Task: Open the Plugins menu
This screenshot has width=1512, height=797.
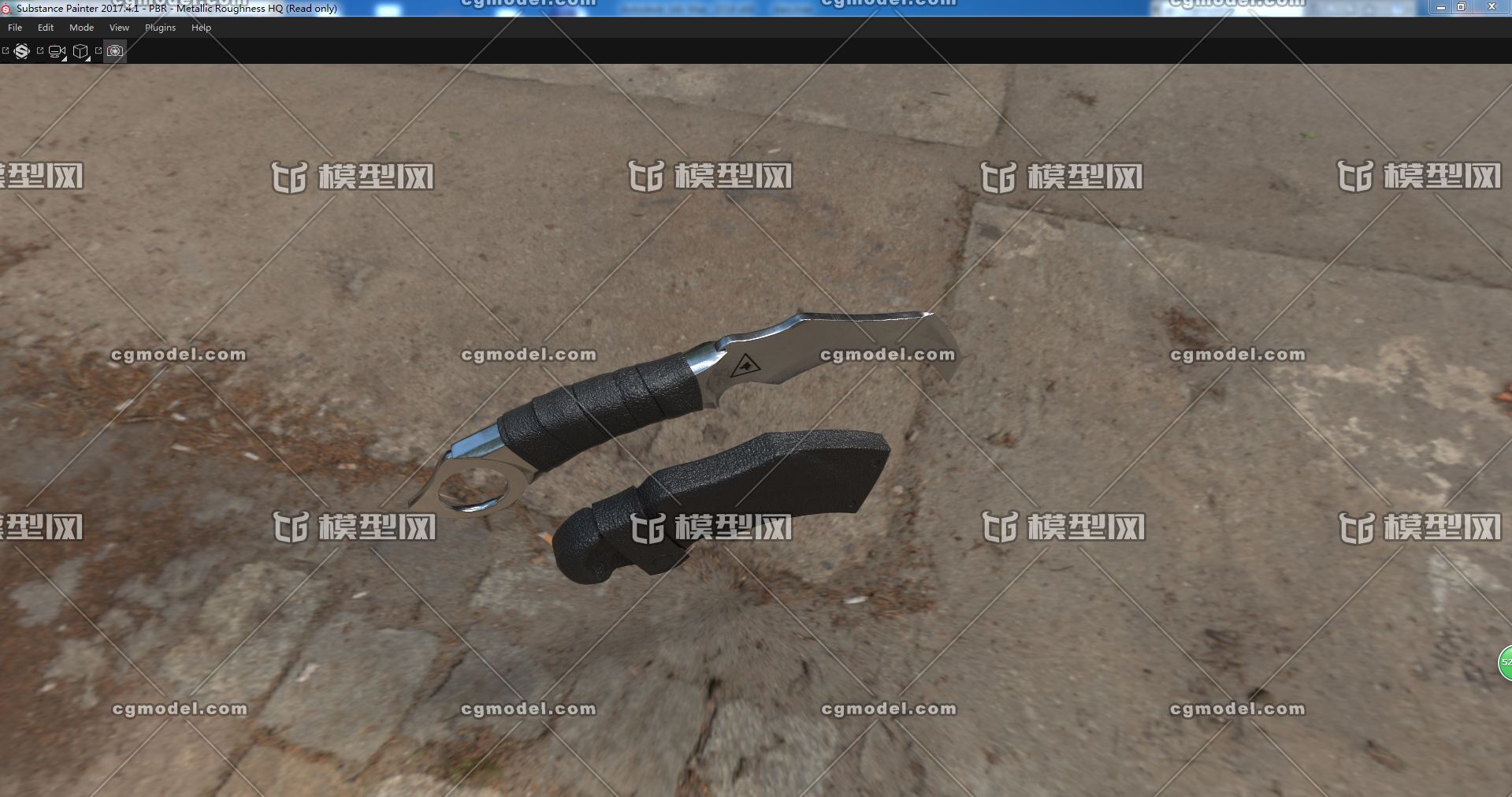Action: pos(160,28)
